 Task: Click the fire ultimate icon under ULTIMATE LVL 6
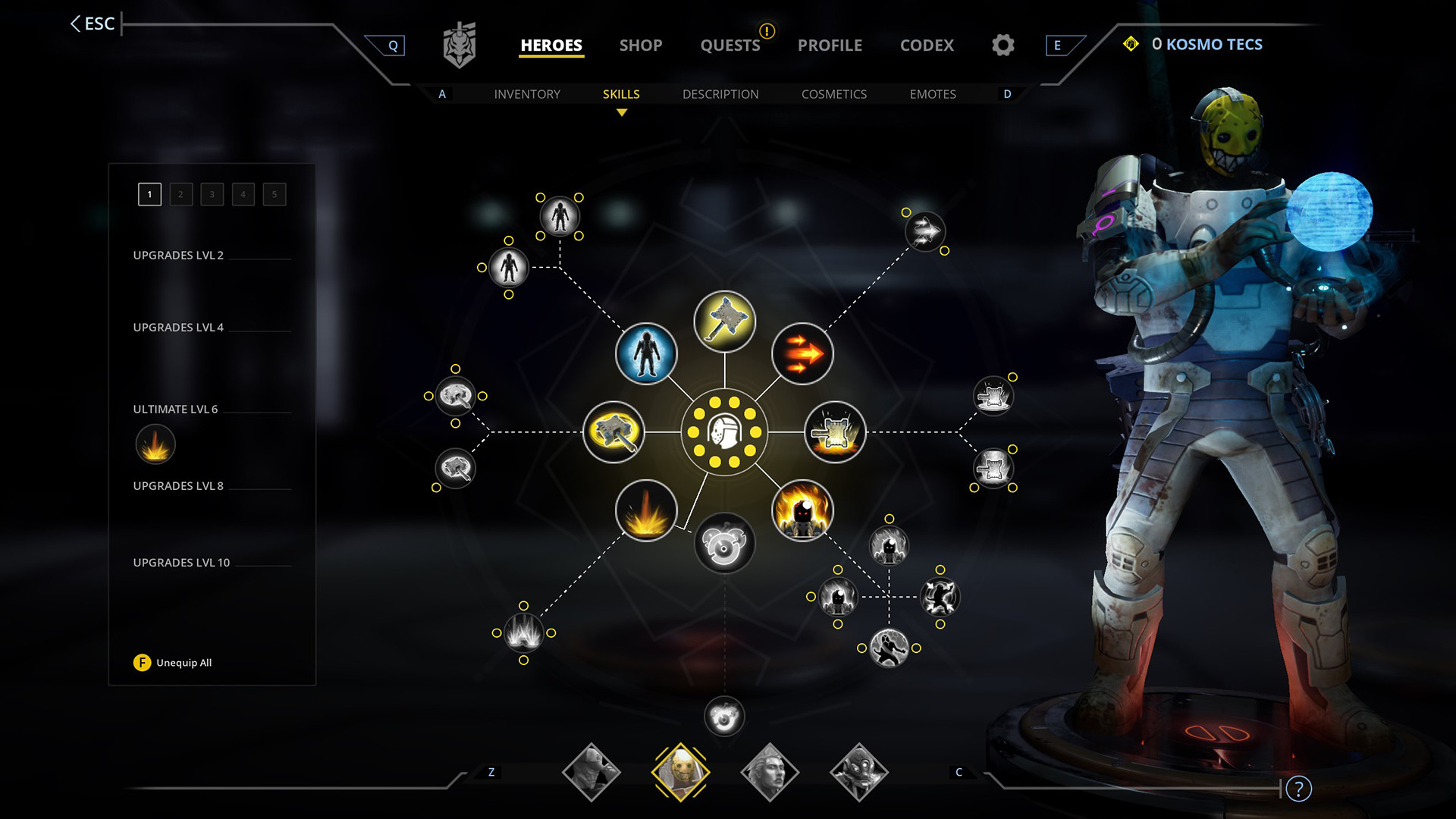coord(154,444)
